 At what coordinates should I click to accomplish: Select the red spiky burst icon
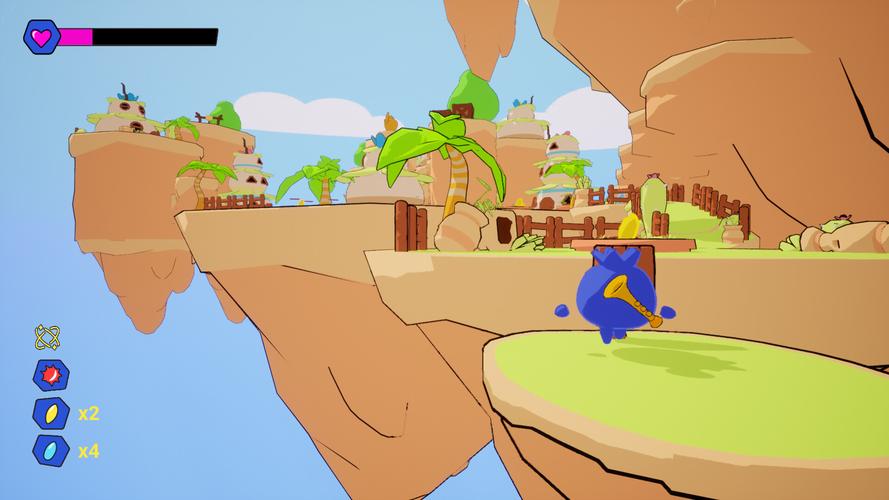50,375
